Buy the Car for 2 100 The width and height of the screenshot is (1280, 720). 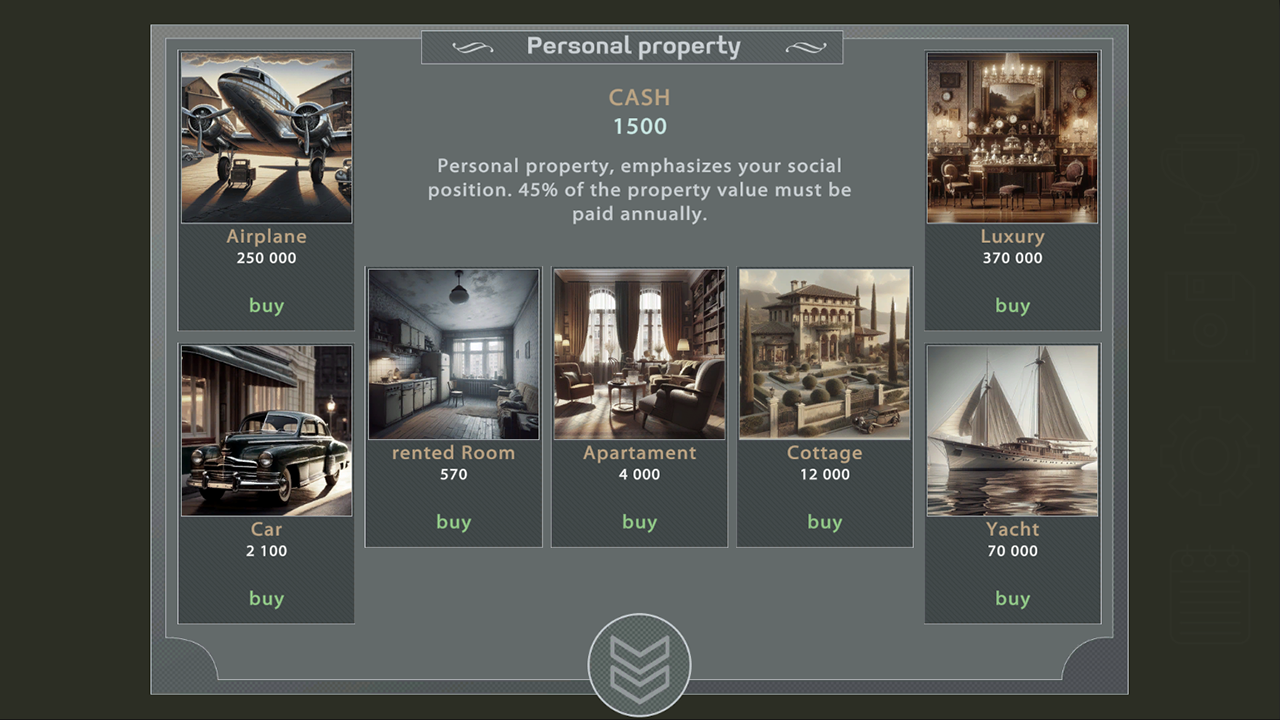click(x=266, y=598)
